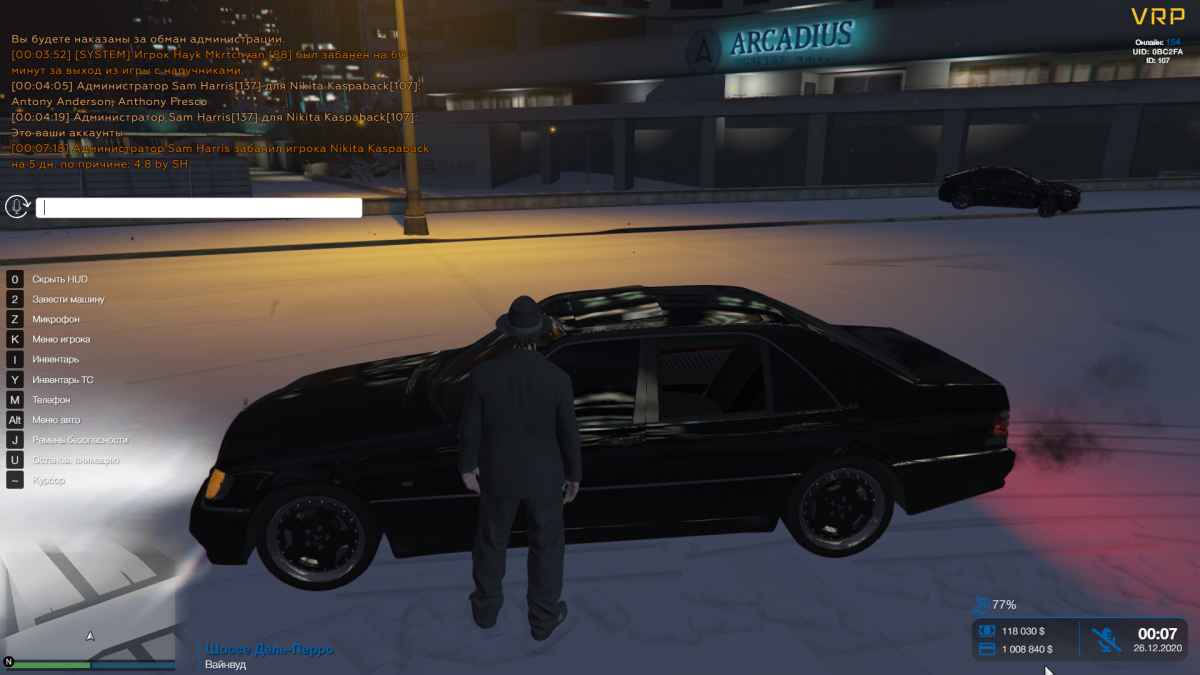The image size is (1200, 675).
Task: Focus the white chat input field
Action: pyautogui.click(x=199, y=208)
